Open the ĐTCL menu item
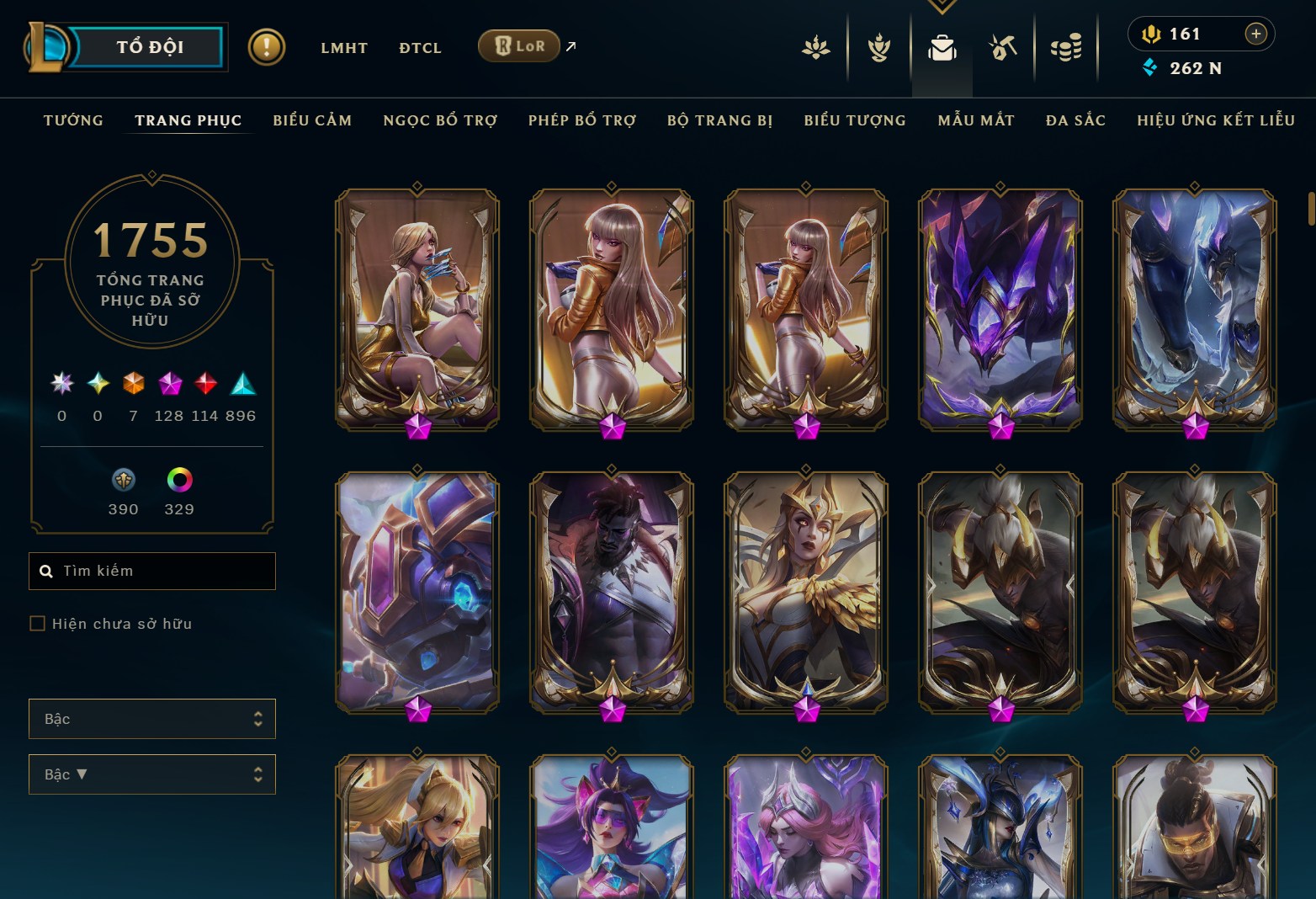1316x899 pixels. coord(420,48)
